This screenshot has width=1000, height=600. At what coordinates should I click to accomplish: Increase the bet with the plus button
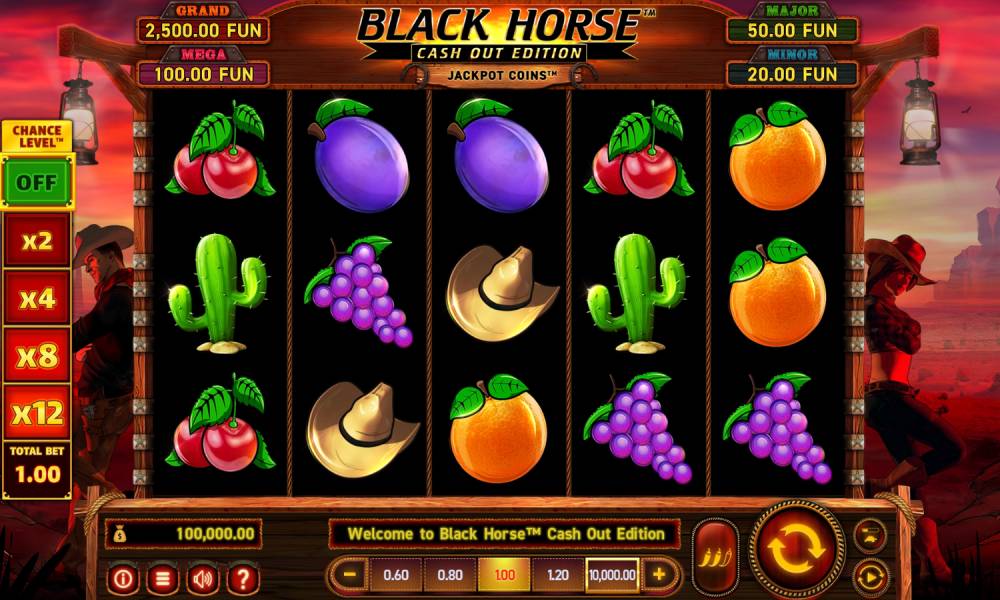pos(659,575)
